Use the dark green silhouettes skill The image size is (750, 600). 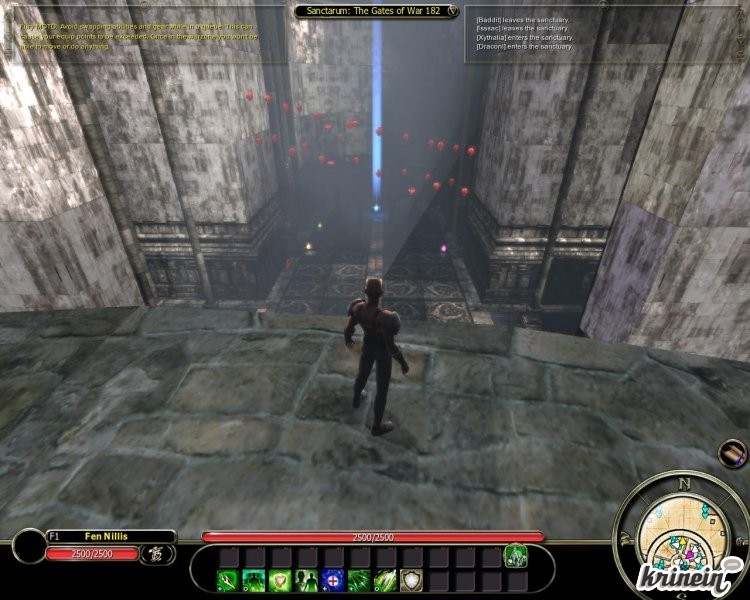pyautogui.click(x=307, y=580)
